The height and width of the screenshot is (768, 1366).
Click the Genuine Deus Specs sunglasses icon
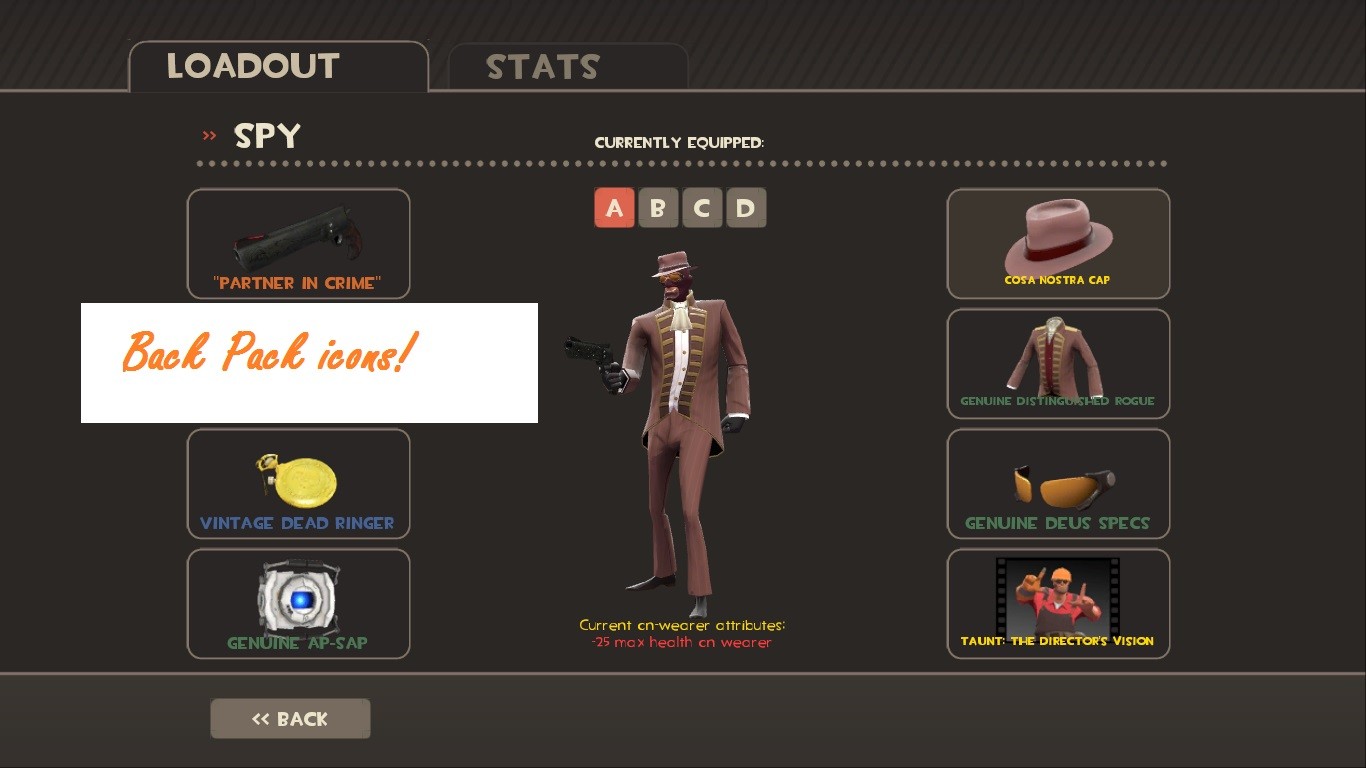point(1058,478)
